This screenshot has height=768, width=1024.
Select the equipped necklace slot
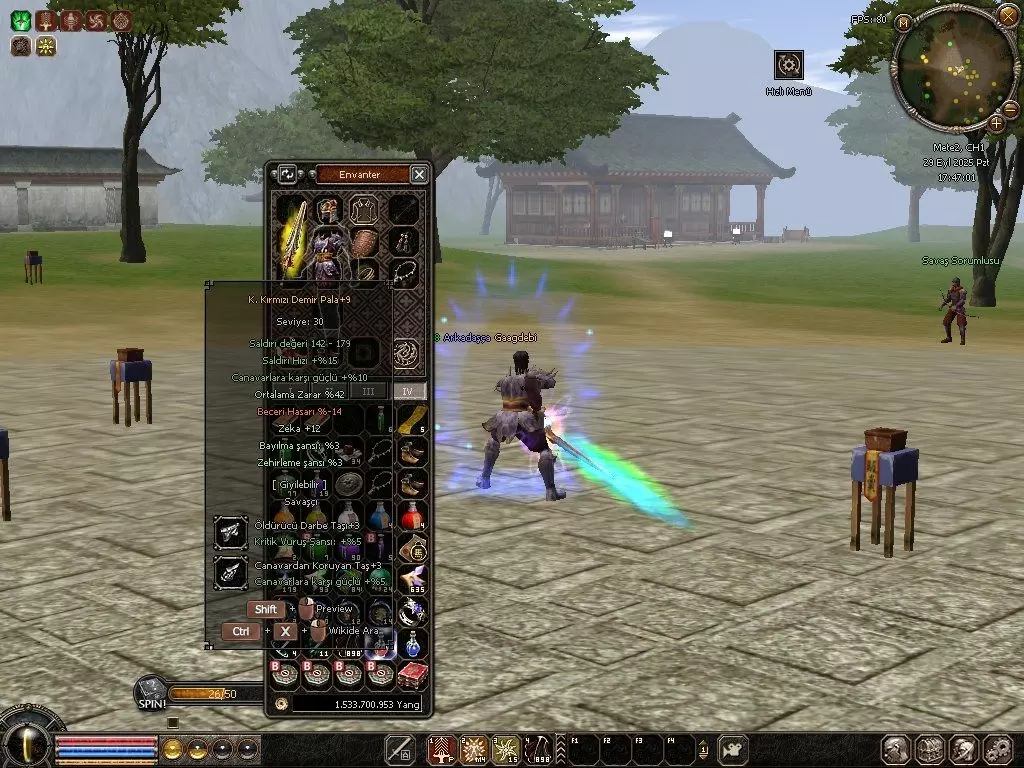coord(404,273)
